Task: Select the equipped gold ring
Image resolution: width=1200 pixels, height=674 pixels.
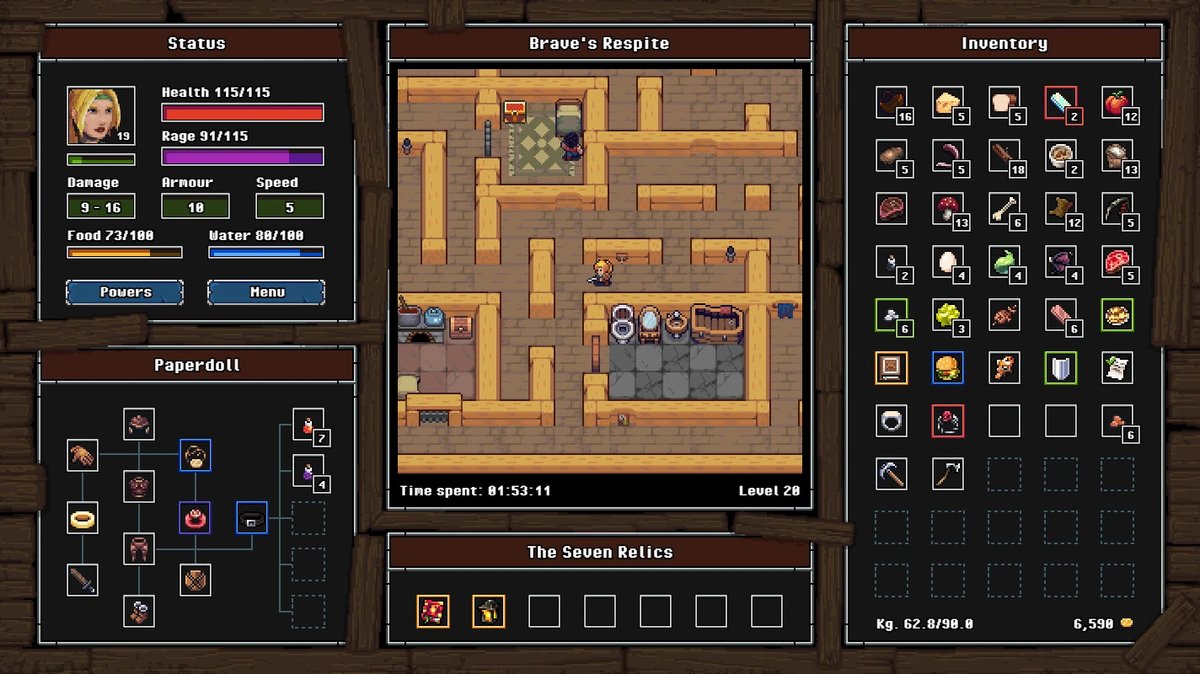Action: (x=83, y=517)
